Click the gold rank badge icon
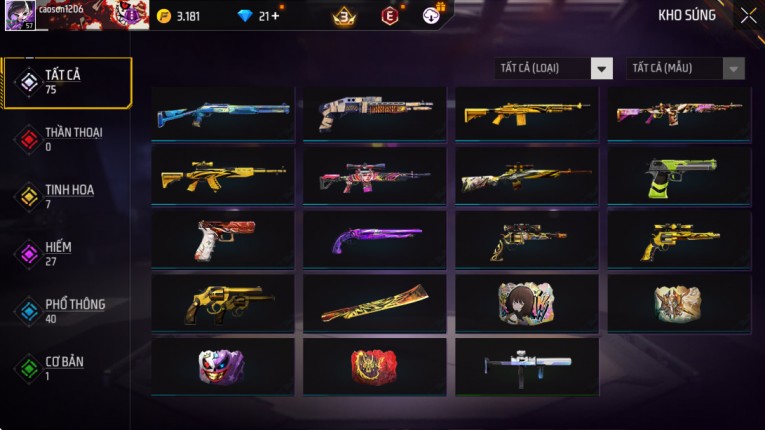 [x=345, y=16]
